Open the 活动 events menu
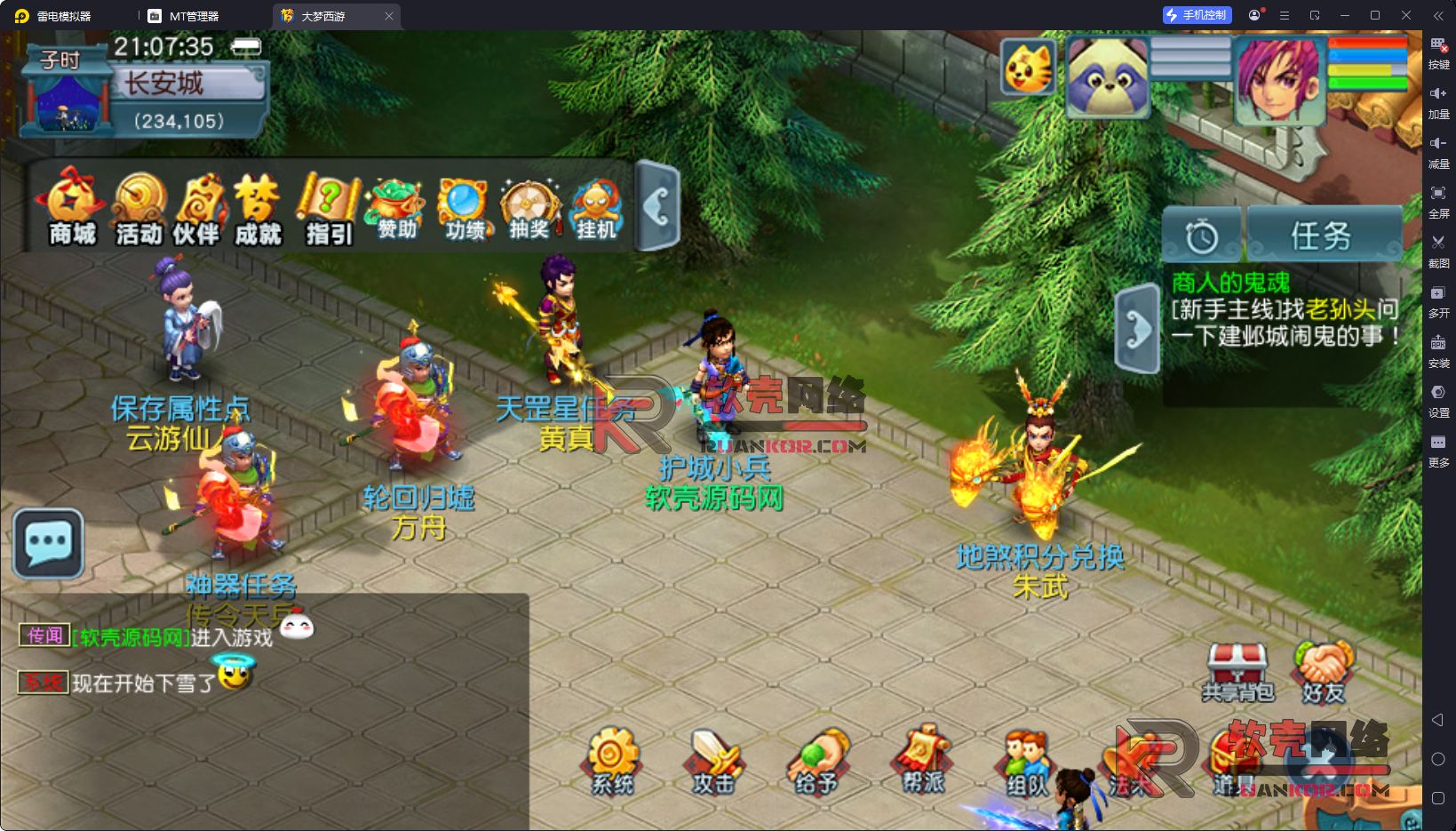The height and width of the screenshot is (831, 1456). [139, 207]
